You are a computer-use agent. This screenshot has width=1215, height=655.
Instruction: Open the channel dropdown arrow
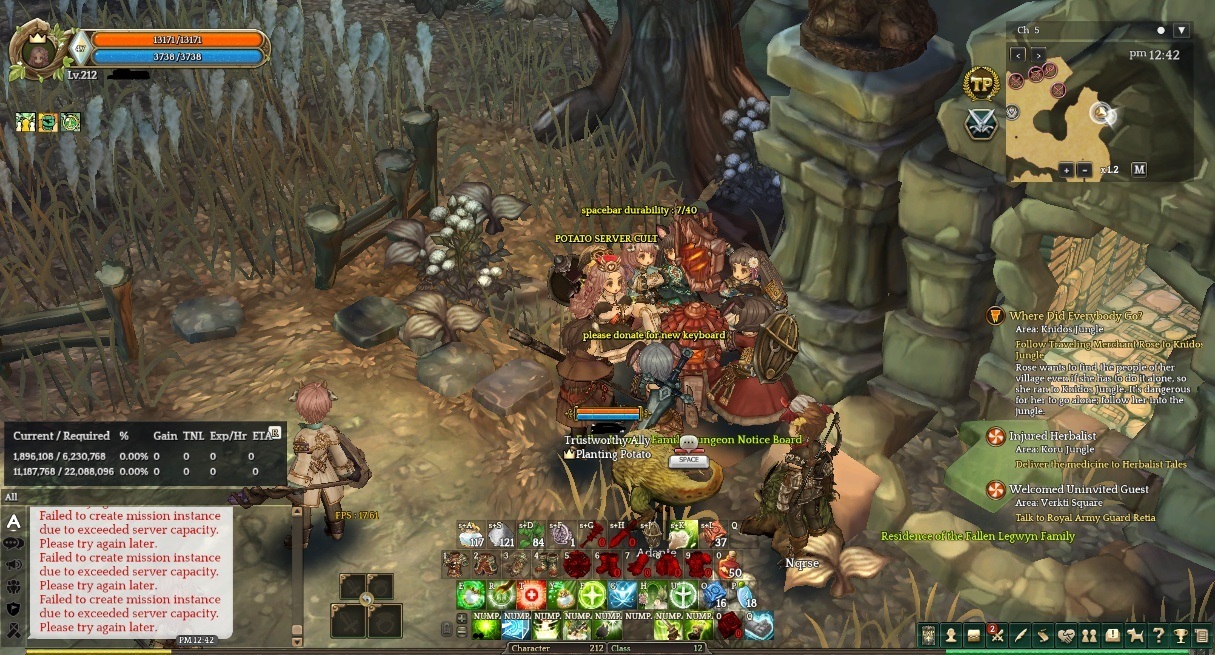coord(1181,30)
